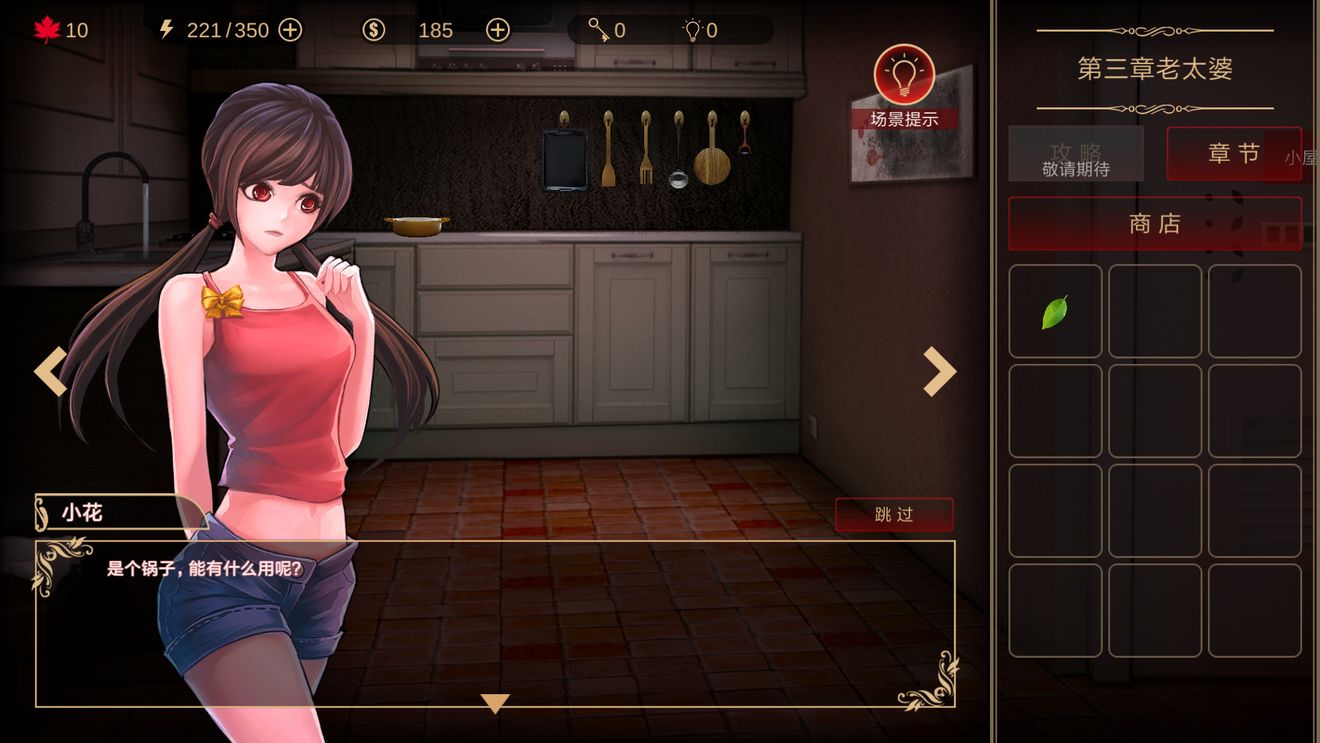Add energy with the plus button

click(290, 30)
